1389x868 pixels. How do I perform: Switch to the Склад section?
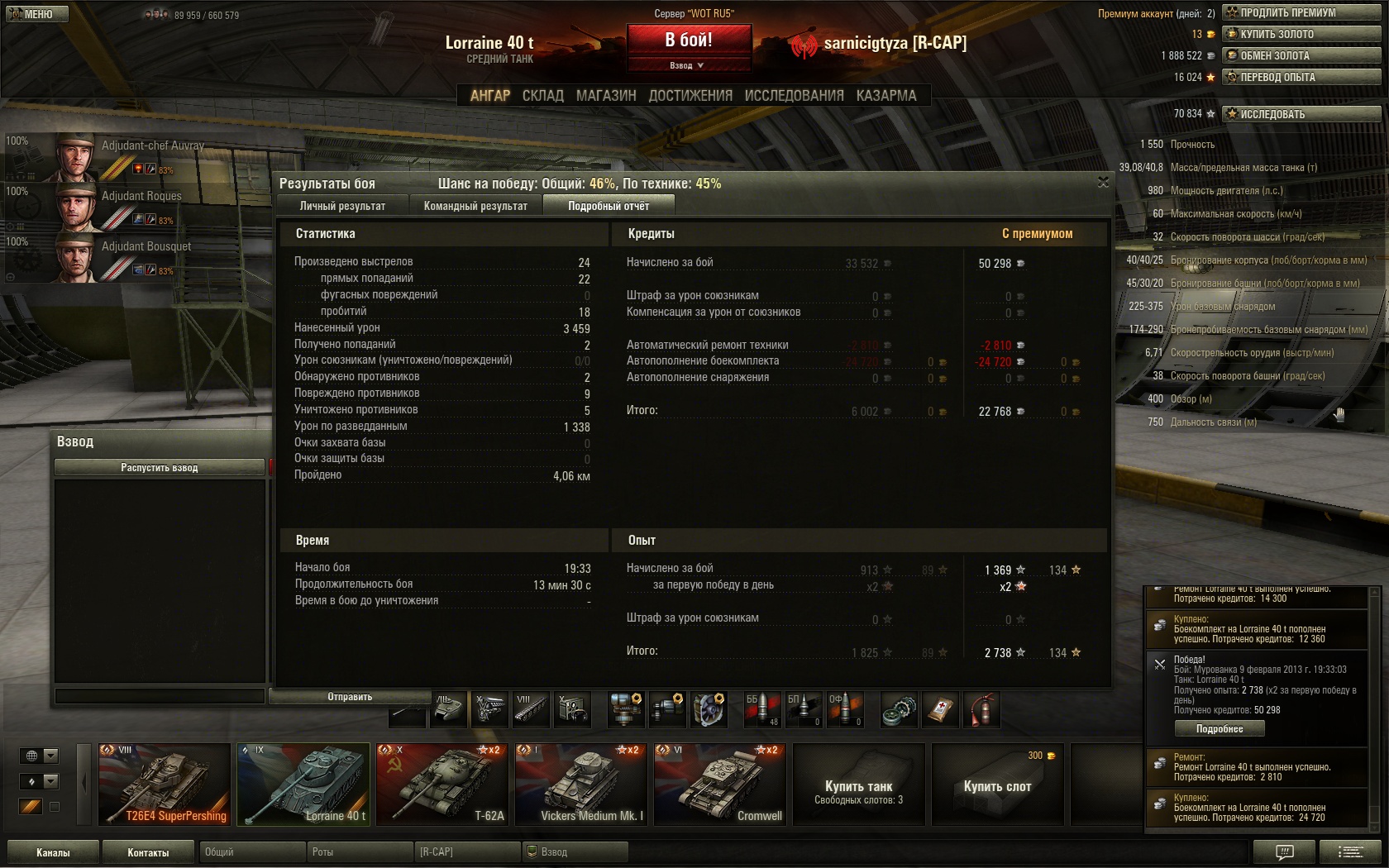click(x=542, y=96)
